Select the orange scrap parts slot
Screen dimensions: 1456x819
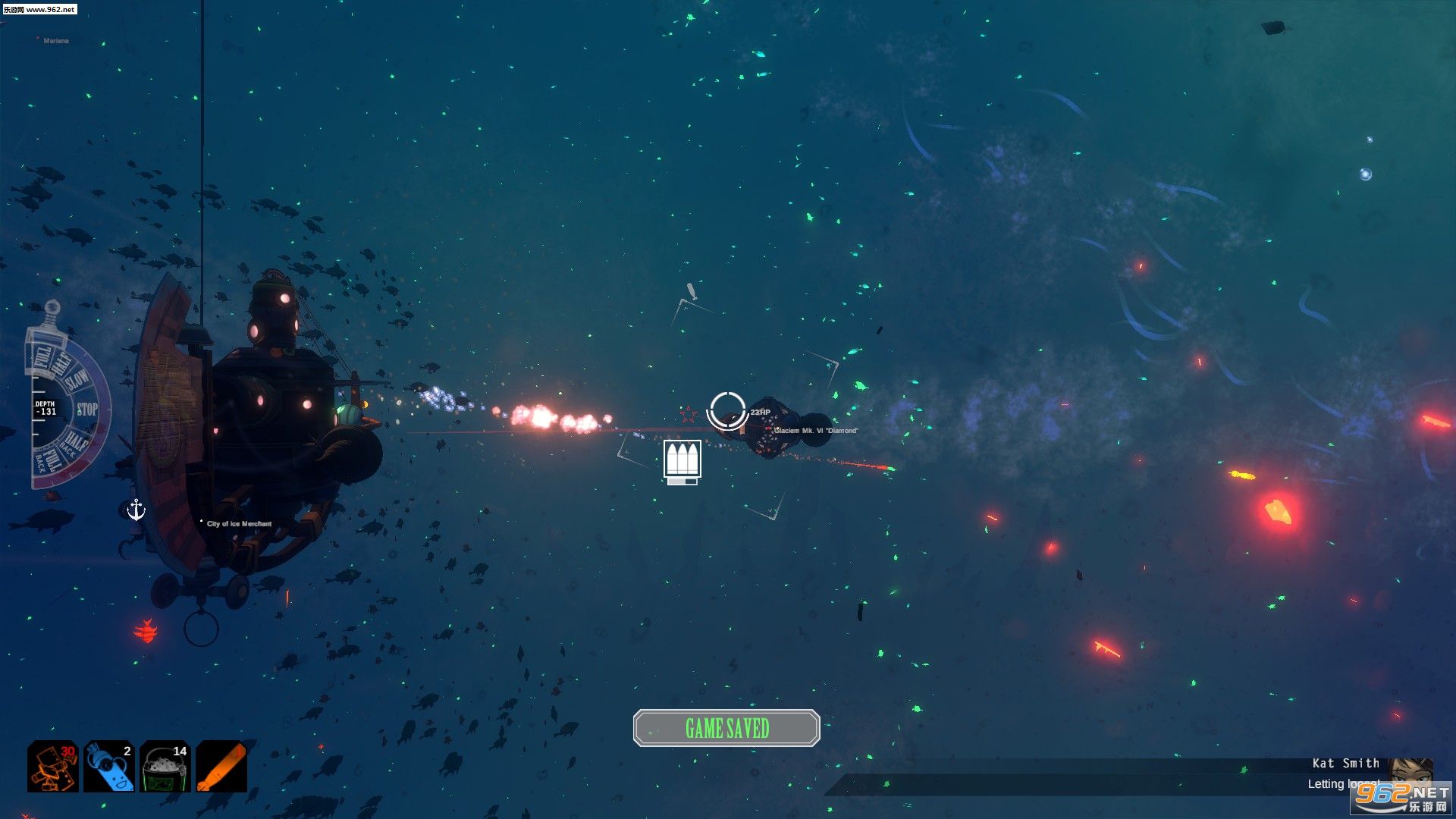(52, 767)
